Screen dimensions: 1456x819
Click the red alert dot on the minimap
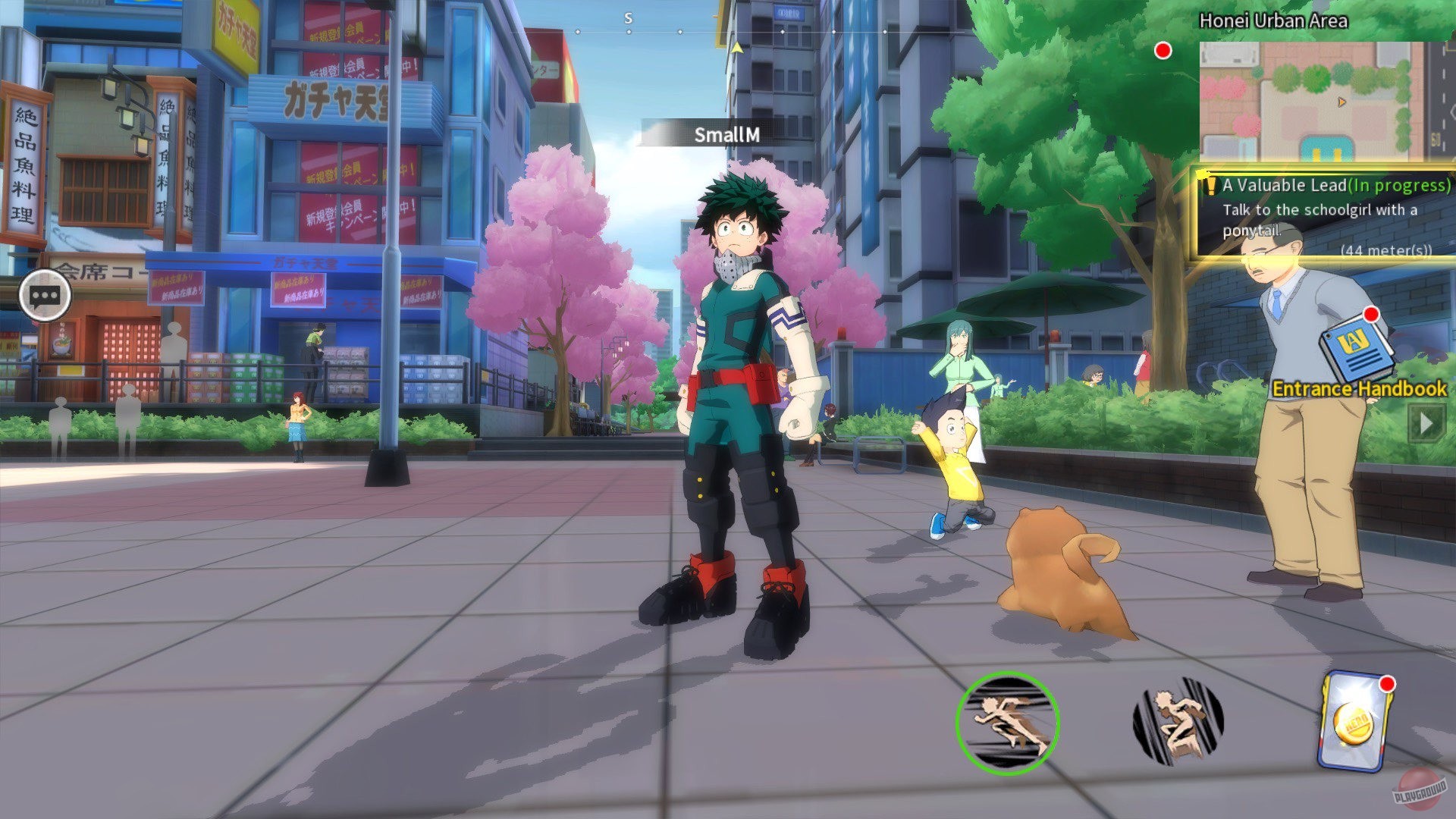click(1162, 52)
